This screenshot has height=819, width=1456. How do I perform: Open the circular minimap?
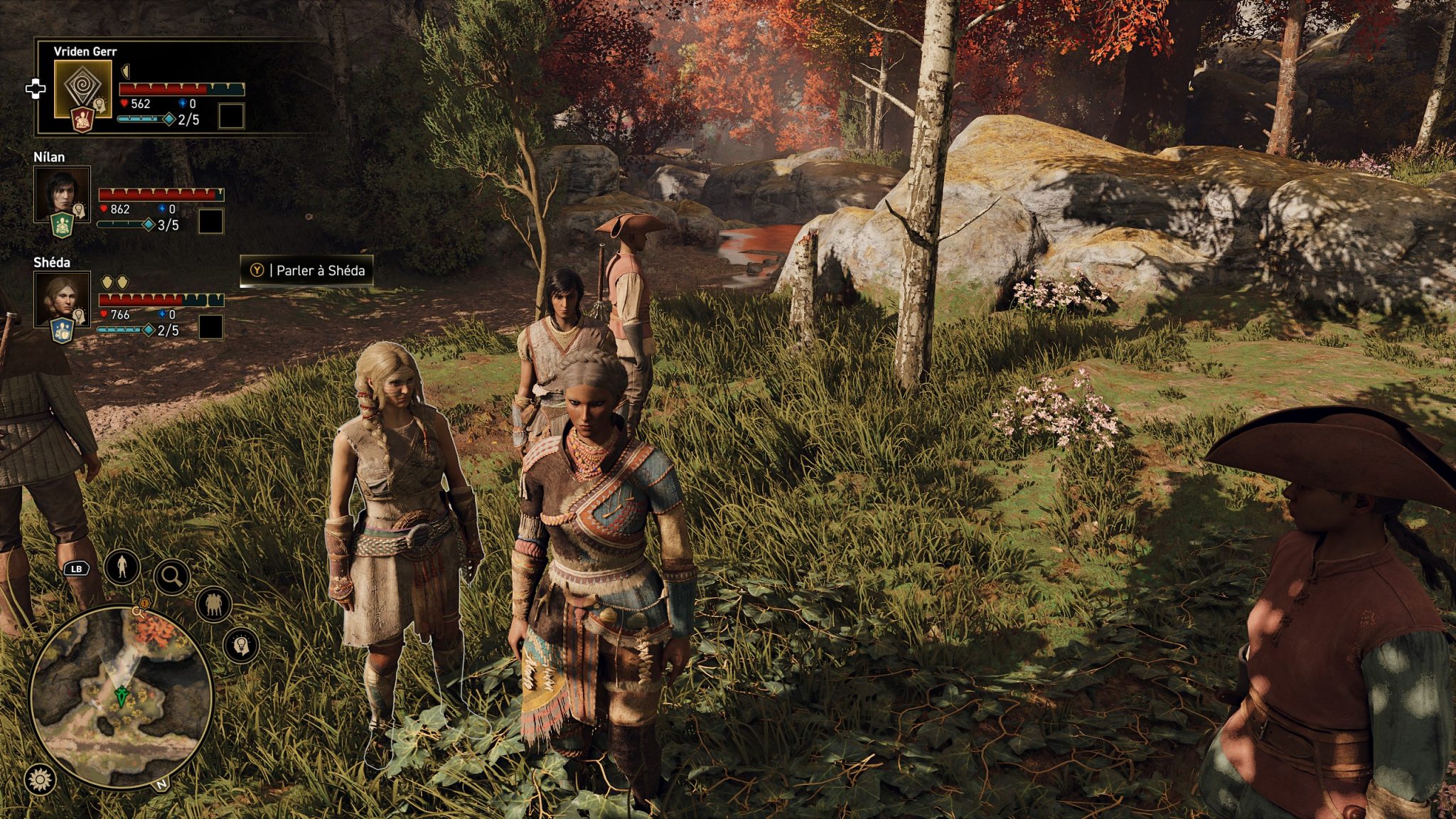[122, 697]
